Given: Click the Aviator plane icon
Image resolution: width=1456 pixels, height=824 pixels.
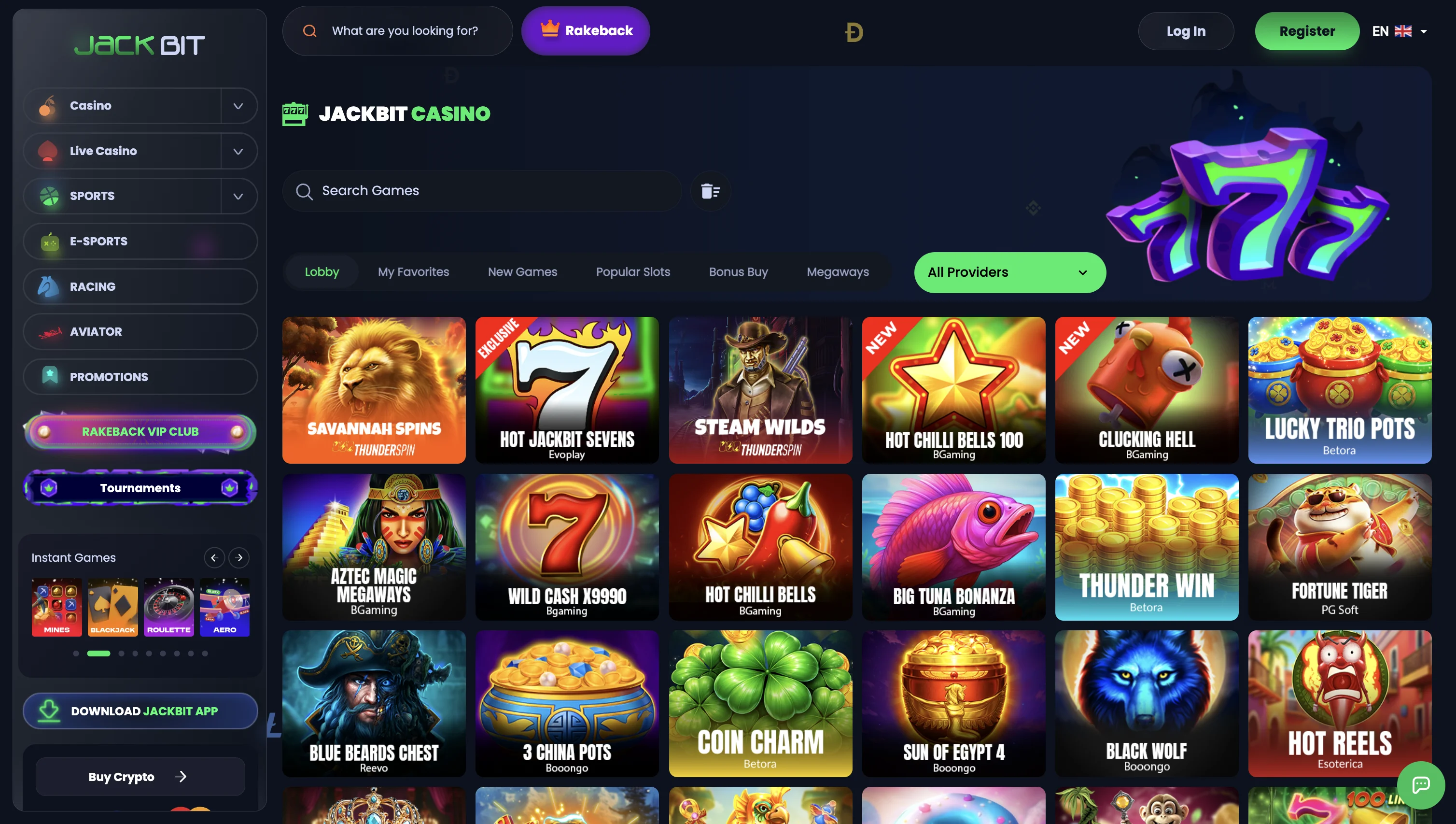Looking at the screenshot, I should [x=50, y=332].
